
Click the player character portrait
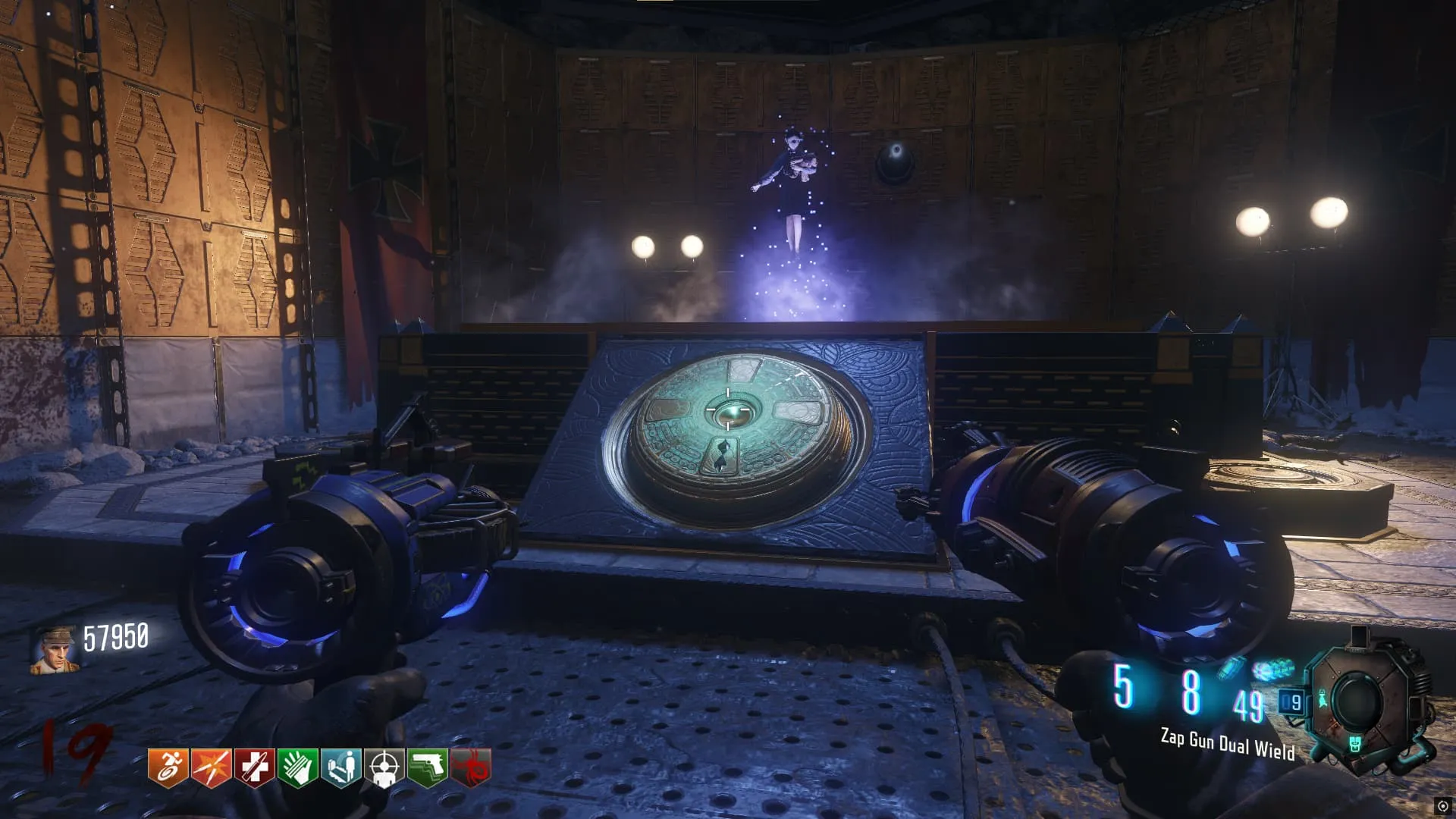[x=54, y=650]
